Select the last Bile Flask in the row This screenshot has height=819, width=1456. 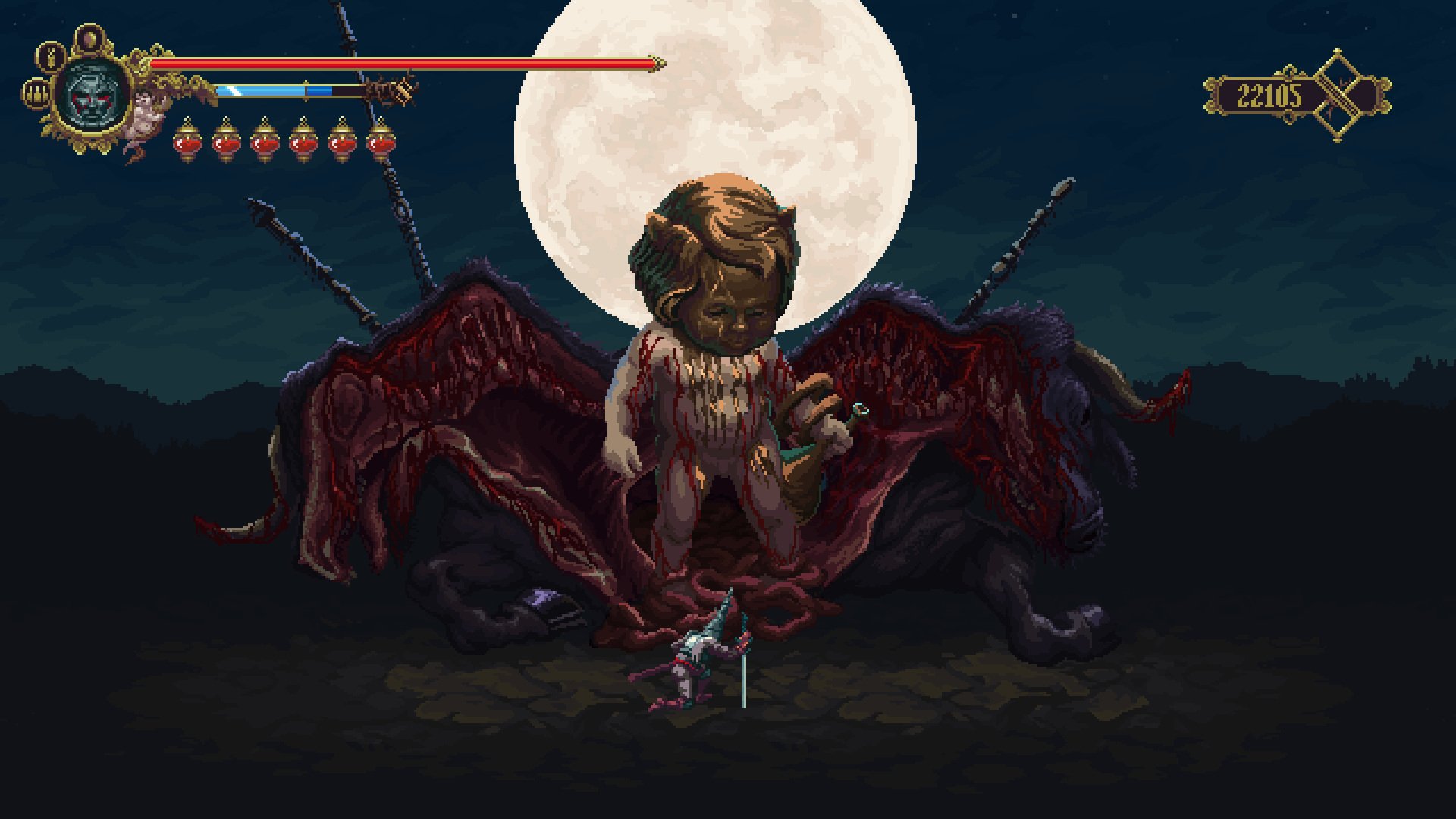coord(381,143)
